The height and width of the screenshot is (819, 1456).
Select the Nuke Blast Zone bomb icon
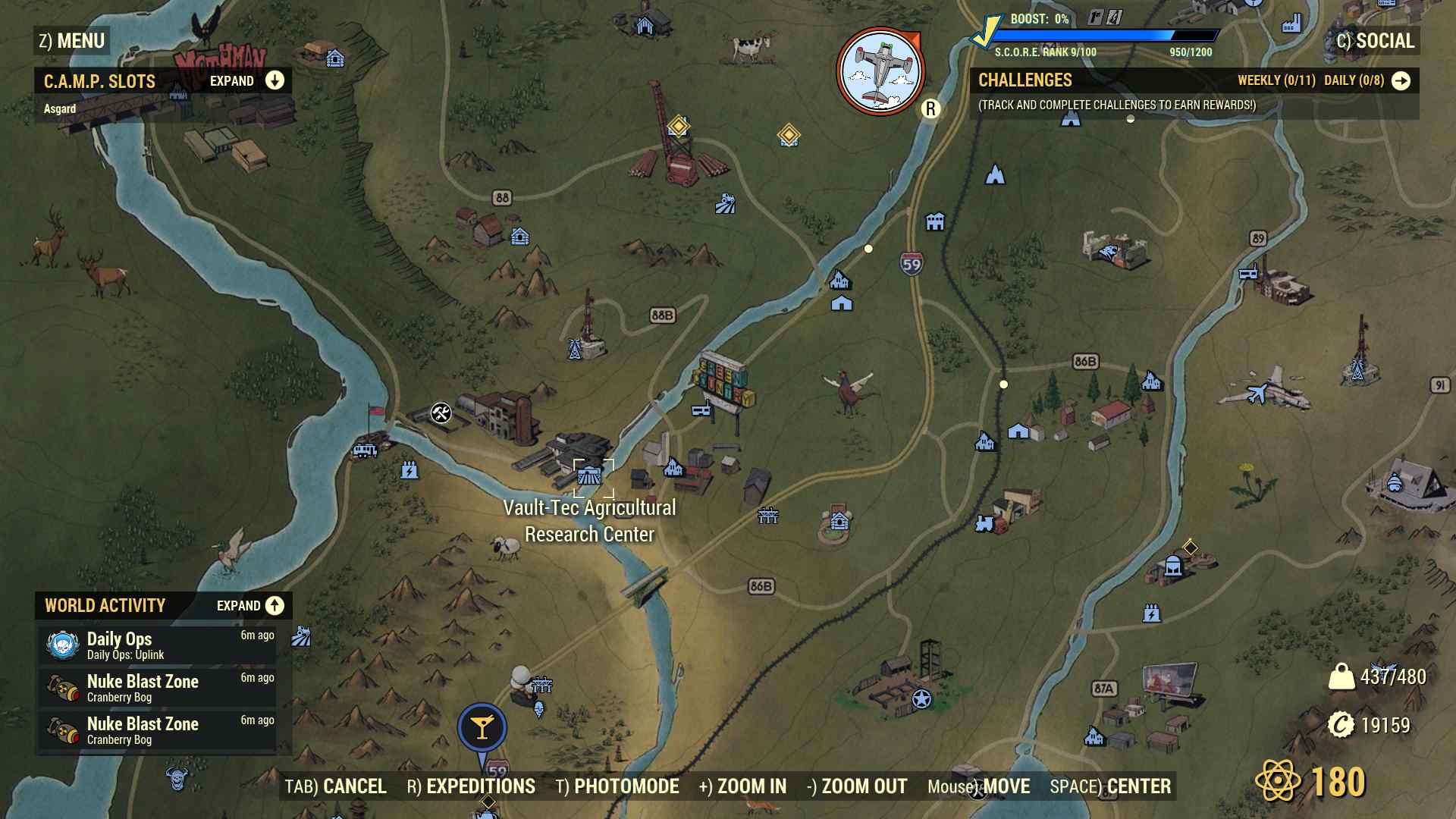[x=64, y=687]
